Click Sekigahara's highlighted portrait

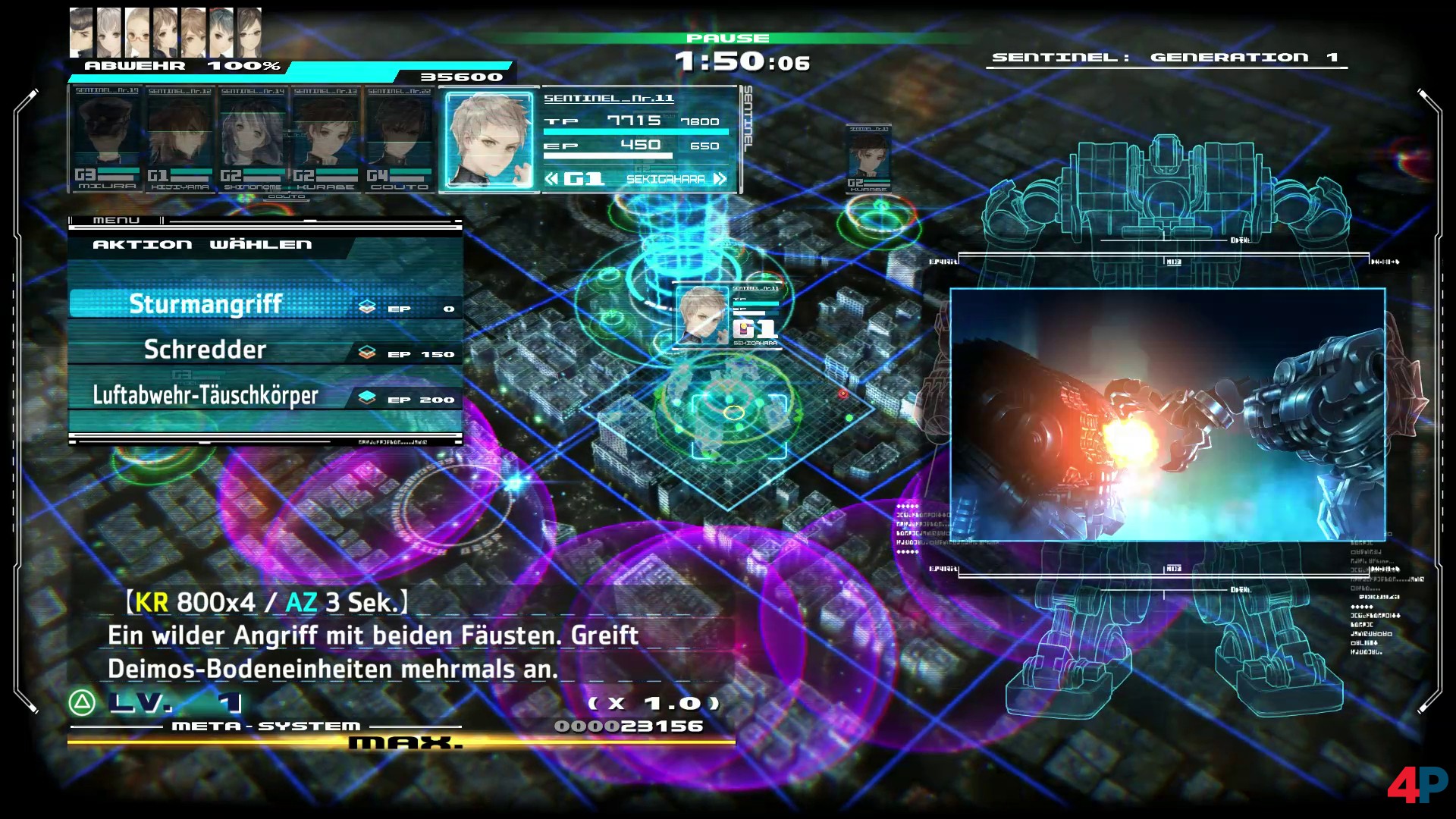pos(489,140)
